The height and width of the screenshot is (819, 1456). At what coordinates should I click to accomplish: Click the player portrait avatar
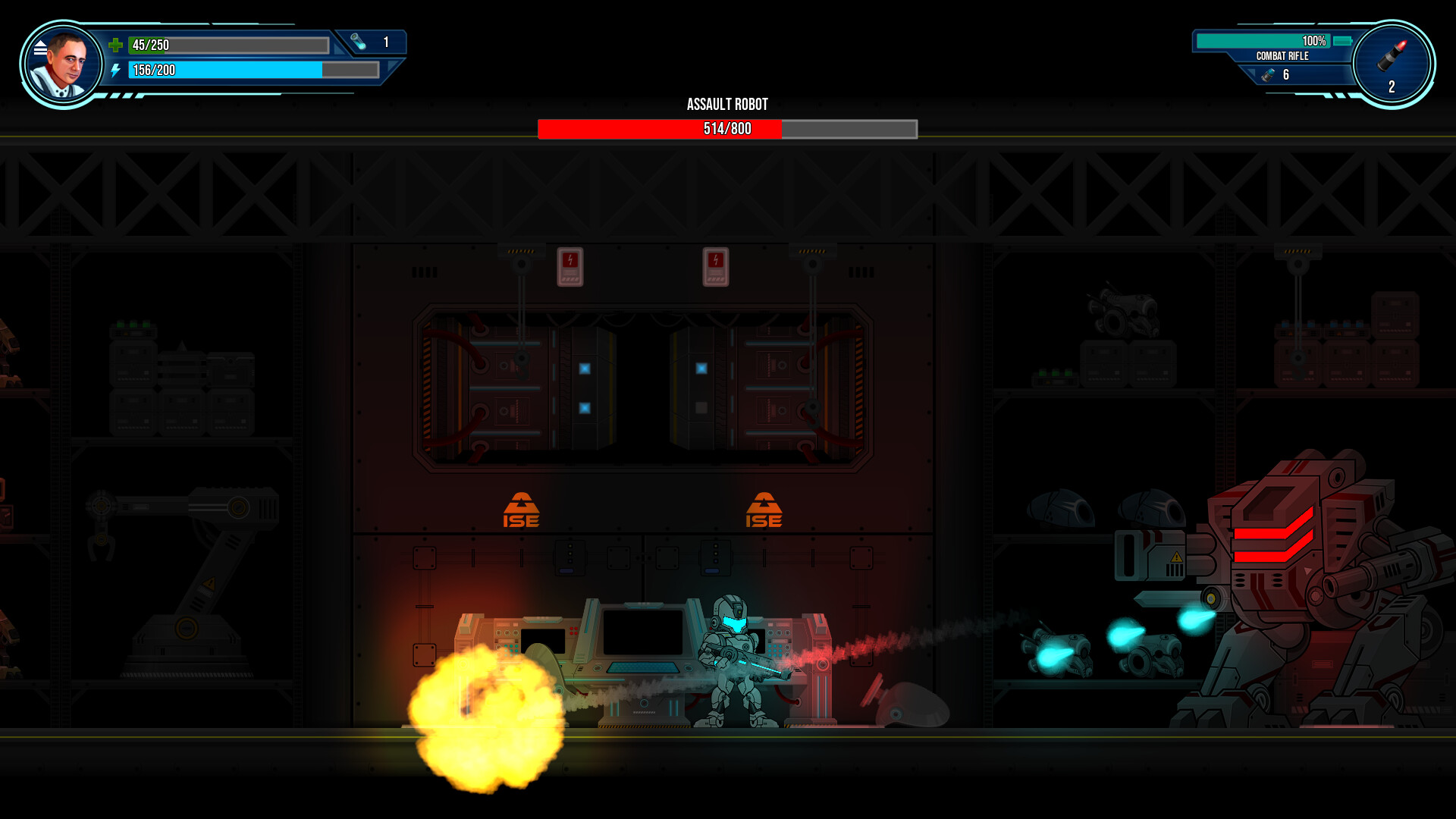(67, 62)
